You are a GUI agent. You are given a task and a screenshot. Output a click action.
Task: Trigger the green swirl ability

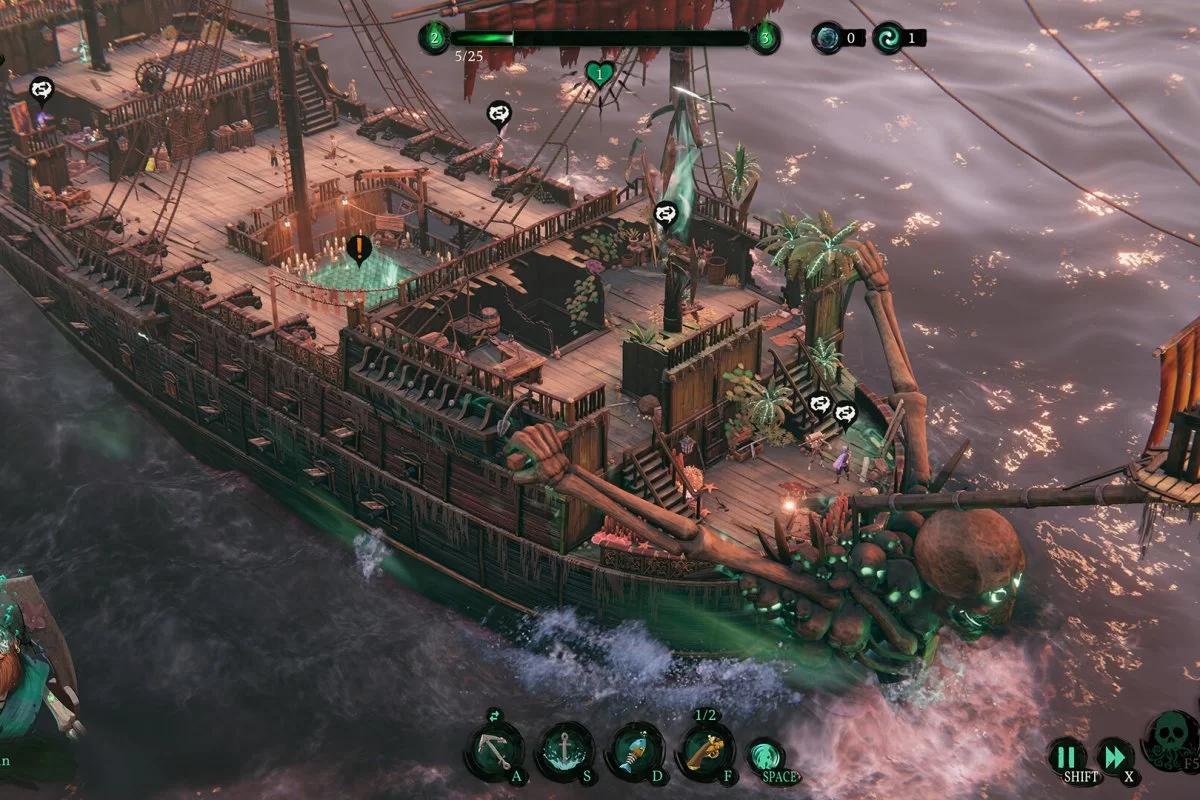(766, 755)
